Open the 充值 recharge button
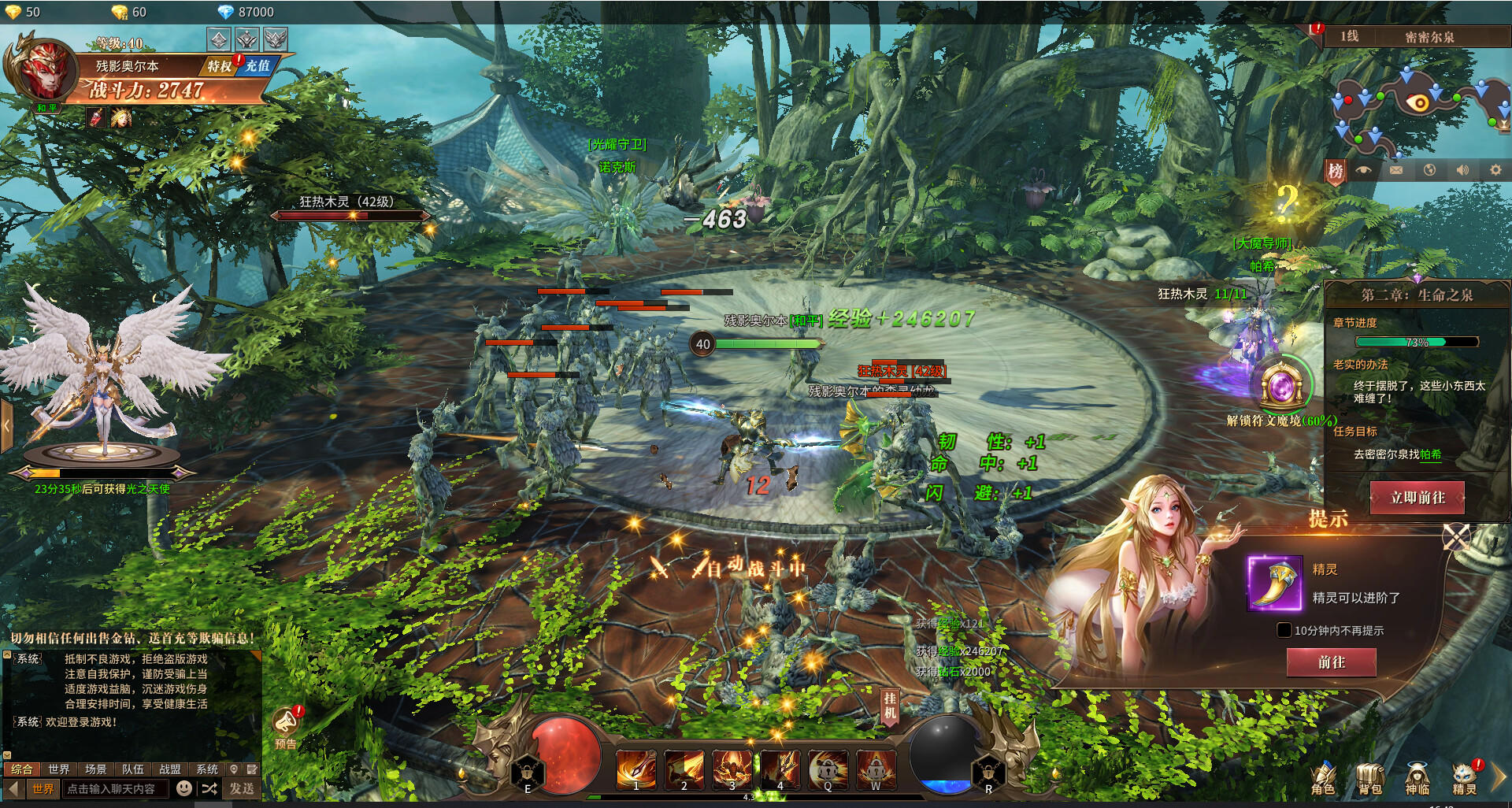Viewport: 1512px width, 808px height. (x=258, y=66)
